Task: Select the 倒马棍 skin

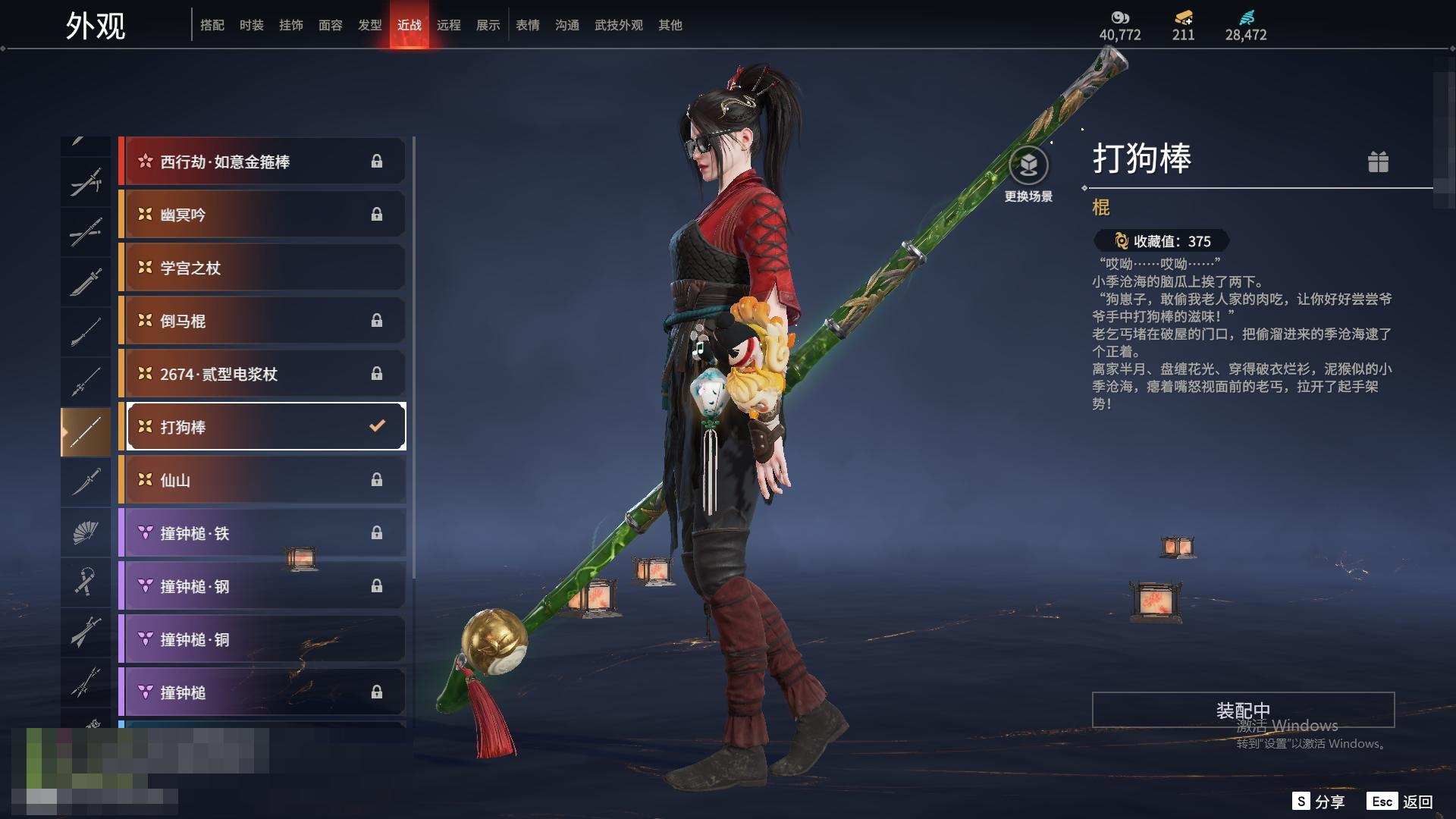Action: [262, 321]
